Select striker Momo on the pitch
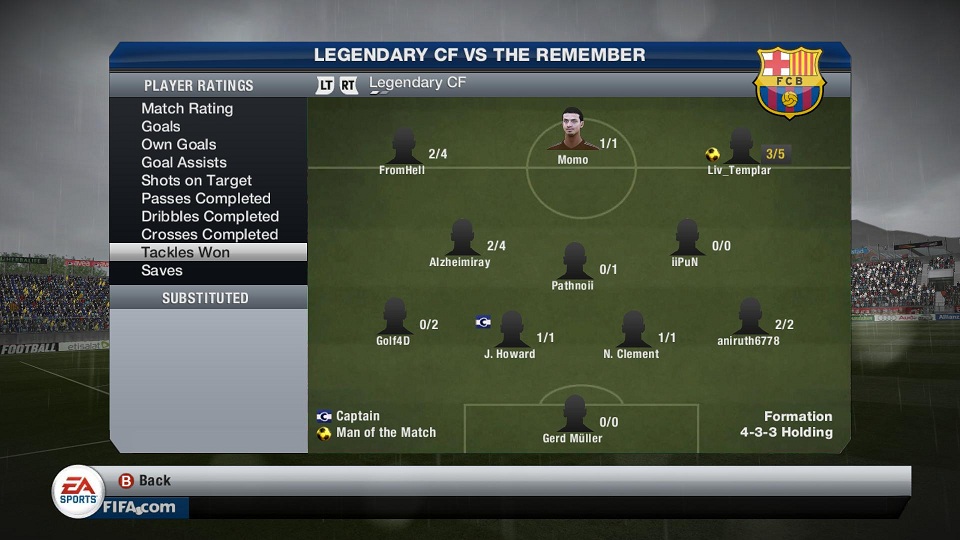Viewport: 960px width, 540px height. pyautogui.click(x=573, y=133)
